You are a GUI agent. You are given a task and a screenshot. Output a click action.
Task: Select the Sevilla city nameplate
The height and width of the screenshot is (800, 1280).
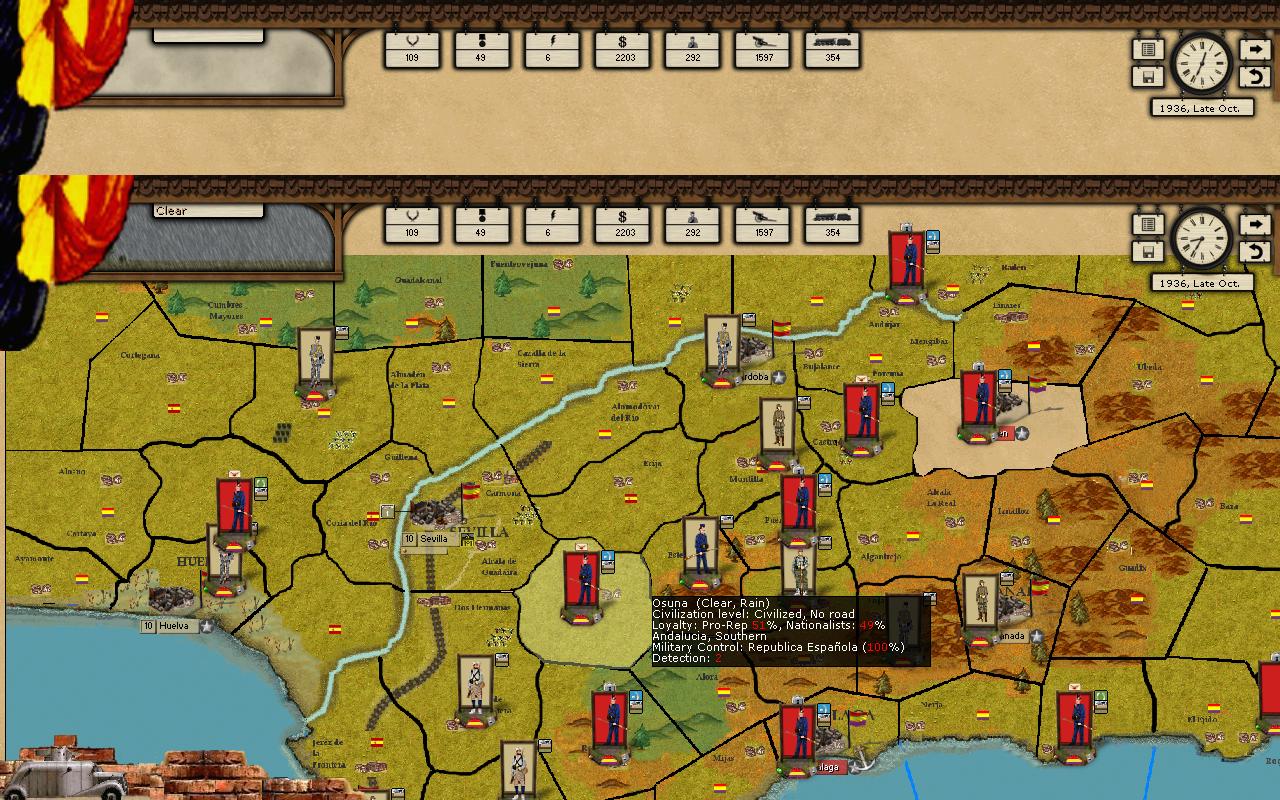[432, 539]
